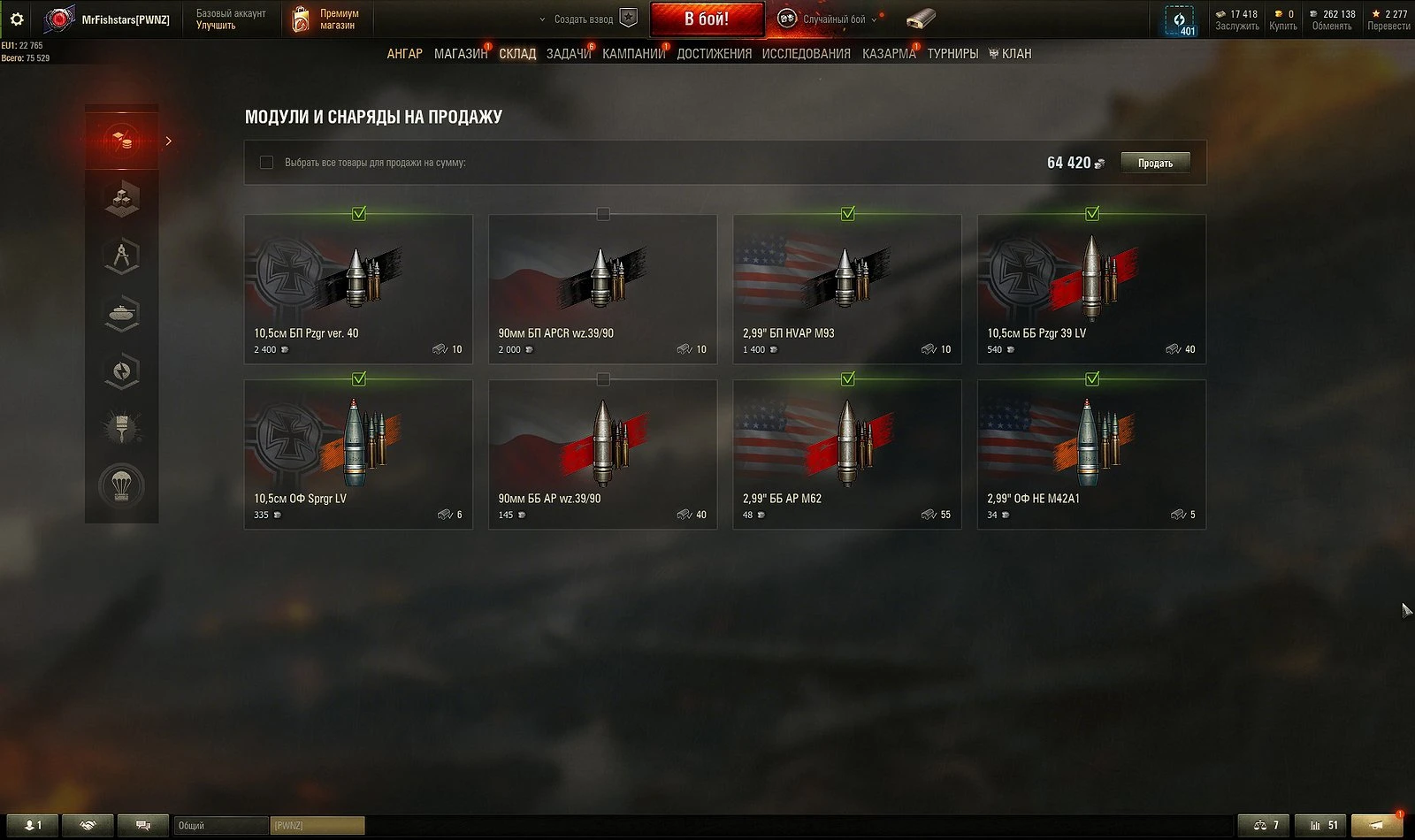Uncheck the 10,5см БП Pzgr ver. 40 shell
This screenshot has height=840, width=1415.
[x=358, y=213]
